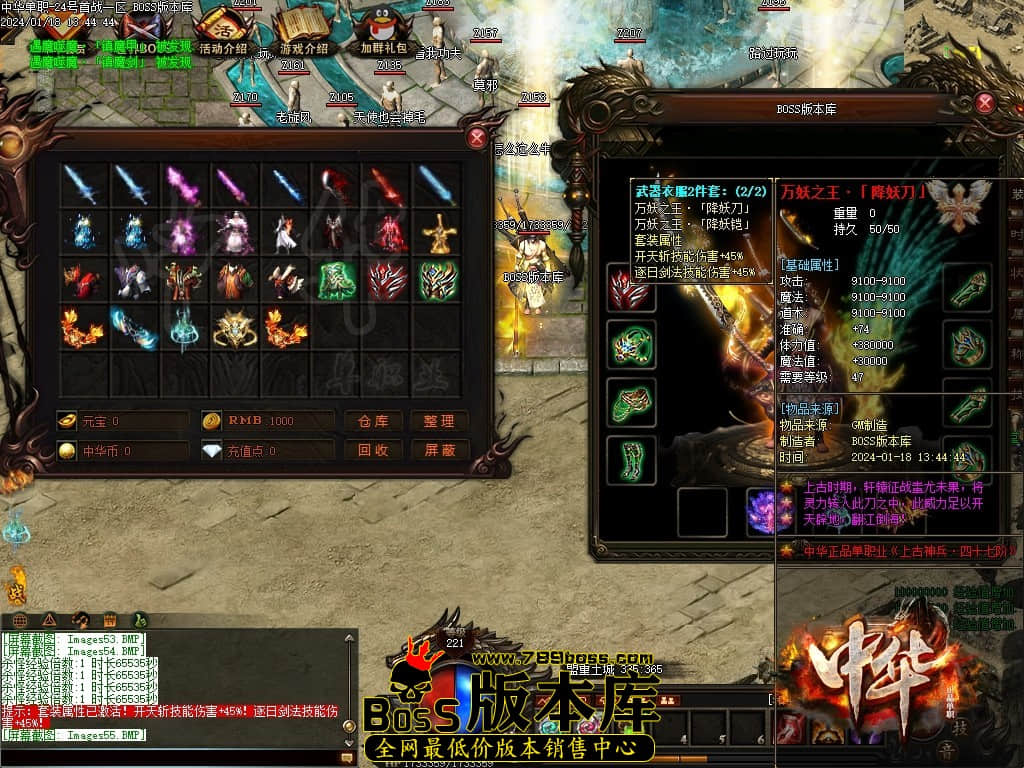
Task: Select the golden cross statue item
Action: click(437, 234)
